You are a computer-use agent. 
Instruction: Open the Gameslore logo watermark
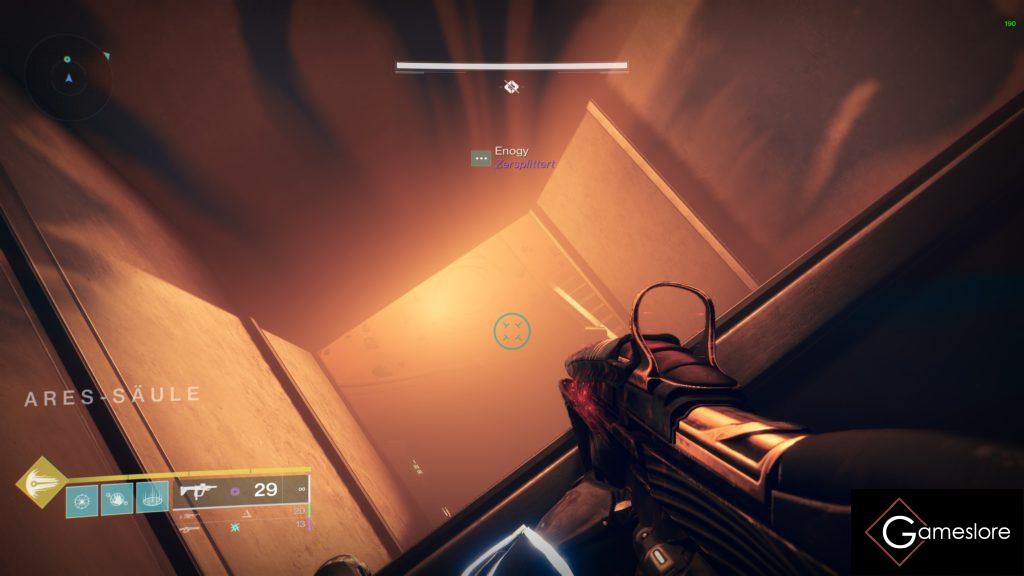(937, 532)
